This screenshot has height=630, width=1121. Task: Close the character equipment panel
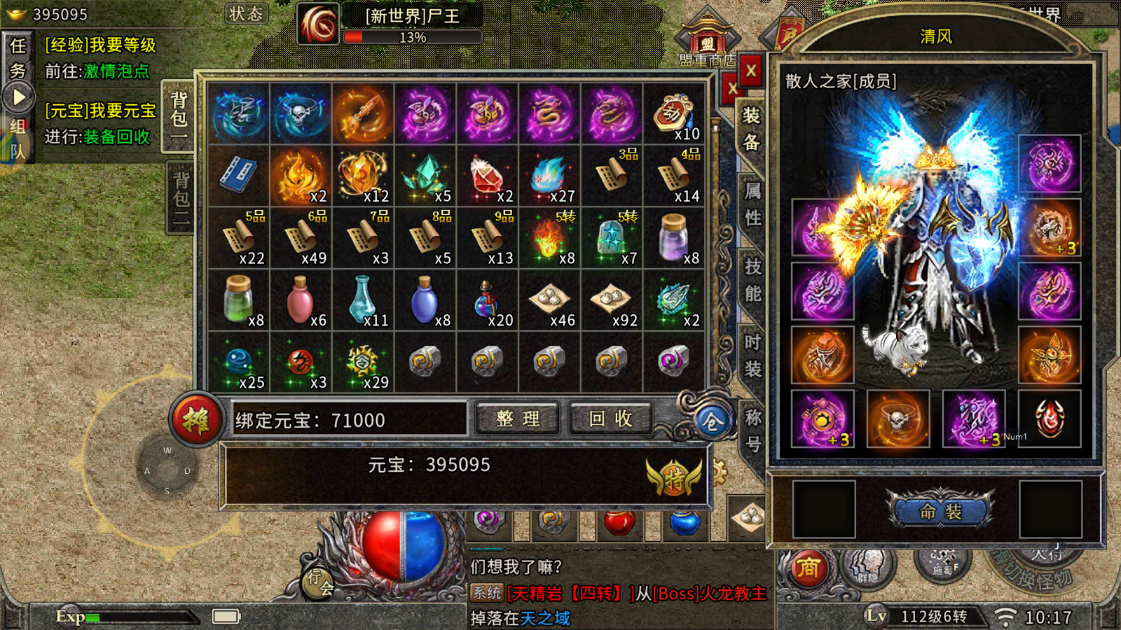(750, 71)
